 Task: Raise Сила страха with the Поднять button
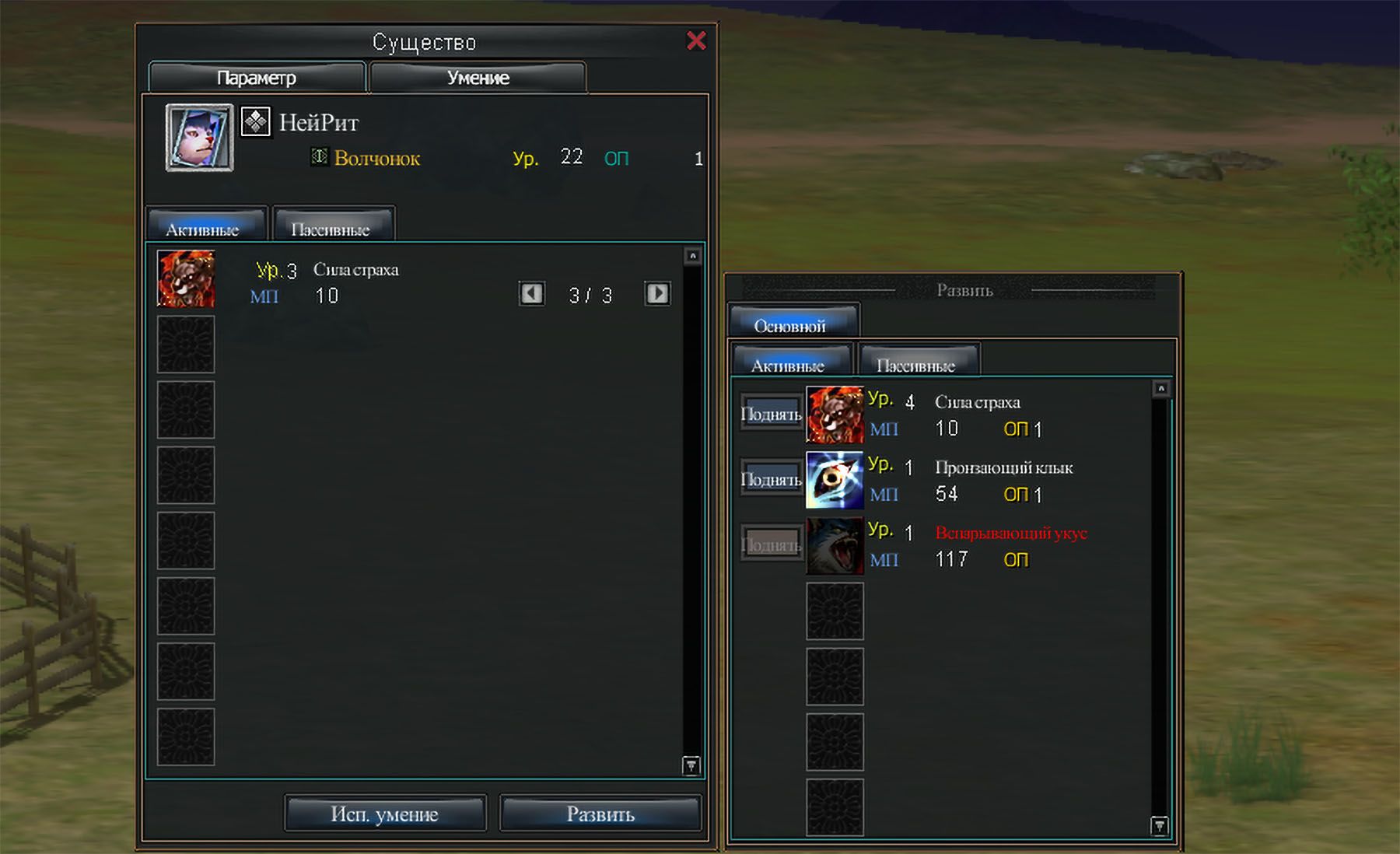pos(771,414)
